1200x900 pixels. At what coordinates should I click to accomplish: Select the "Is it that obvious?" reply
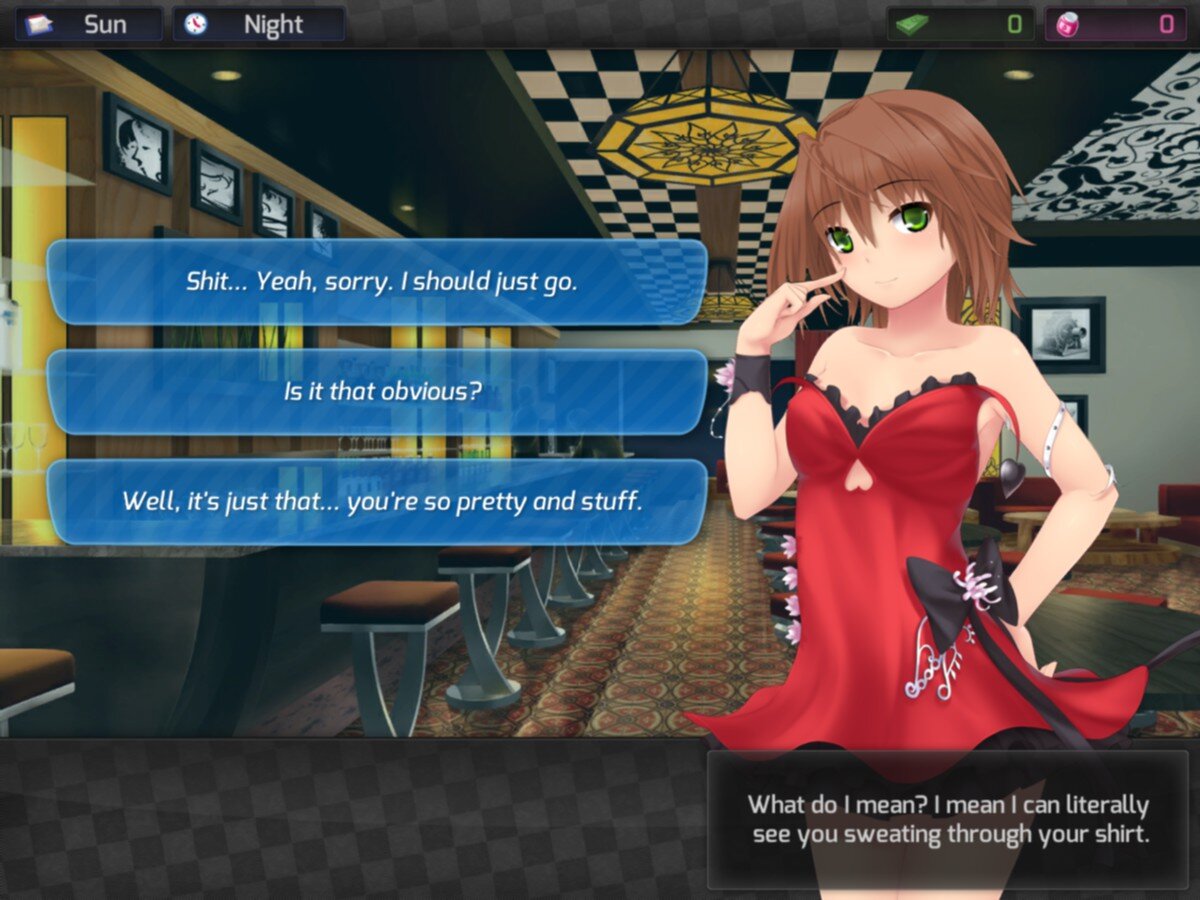[x=380, y=391]
